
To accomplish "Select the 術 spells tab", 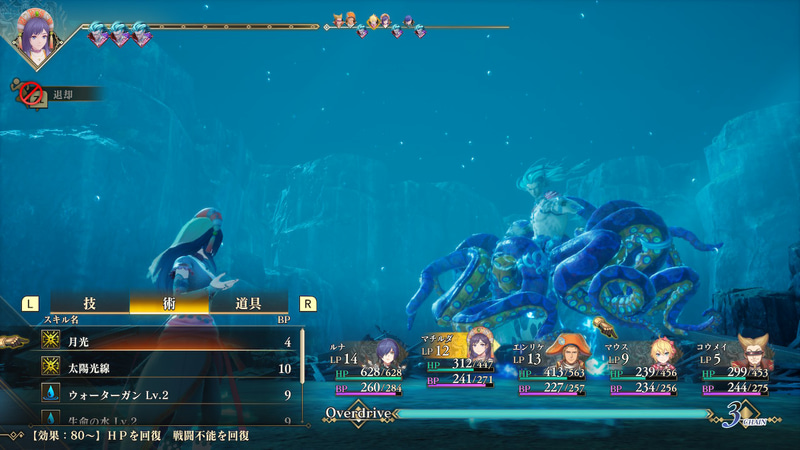I will coord(170,303).
